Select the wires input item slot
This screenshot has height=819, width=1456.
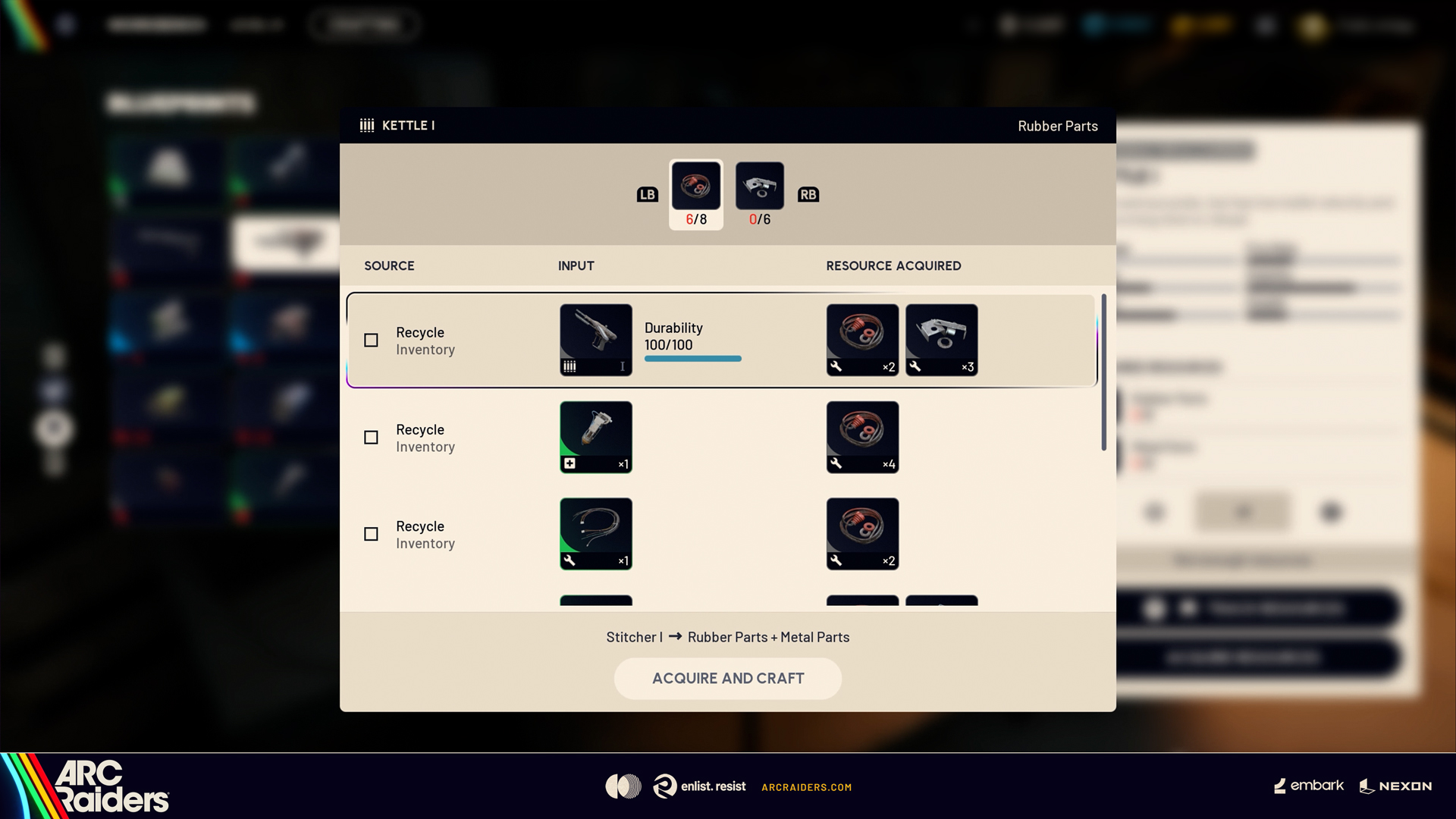point(595,534)
